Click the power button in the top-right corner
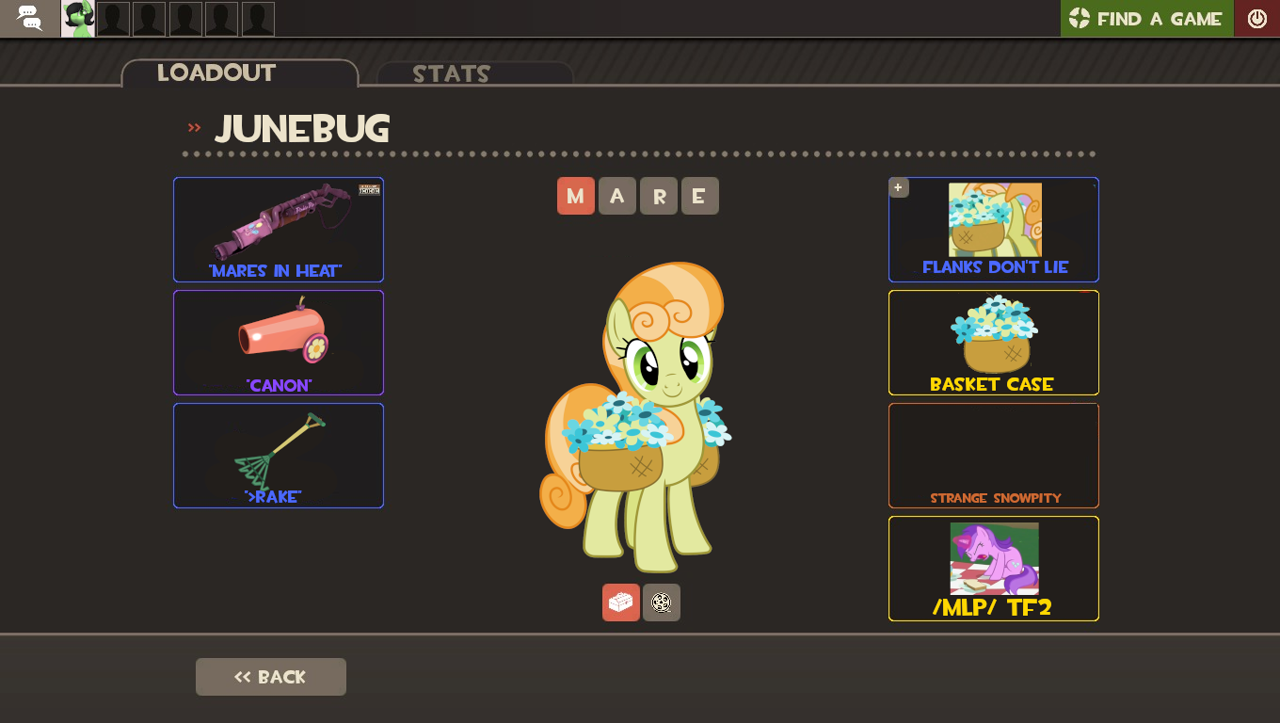The width and height of the screenshot is (1280, 723). pyautogui.click(x=1257, y=18)
